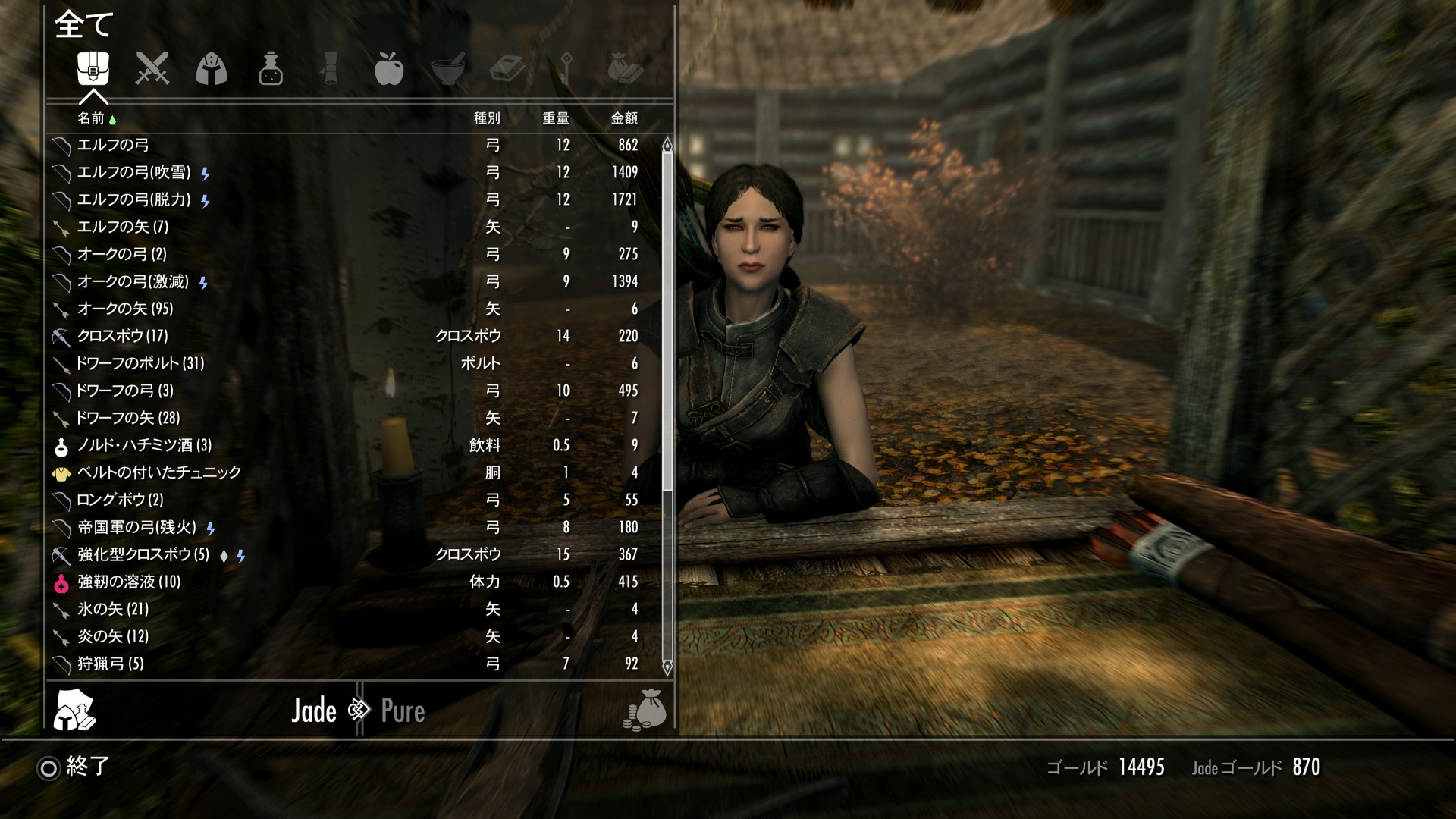
Task: Switch to the Pure vendor inventory
Action: [x=403, y=711]
